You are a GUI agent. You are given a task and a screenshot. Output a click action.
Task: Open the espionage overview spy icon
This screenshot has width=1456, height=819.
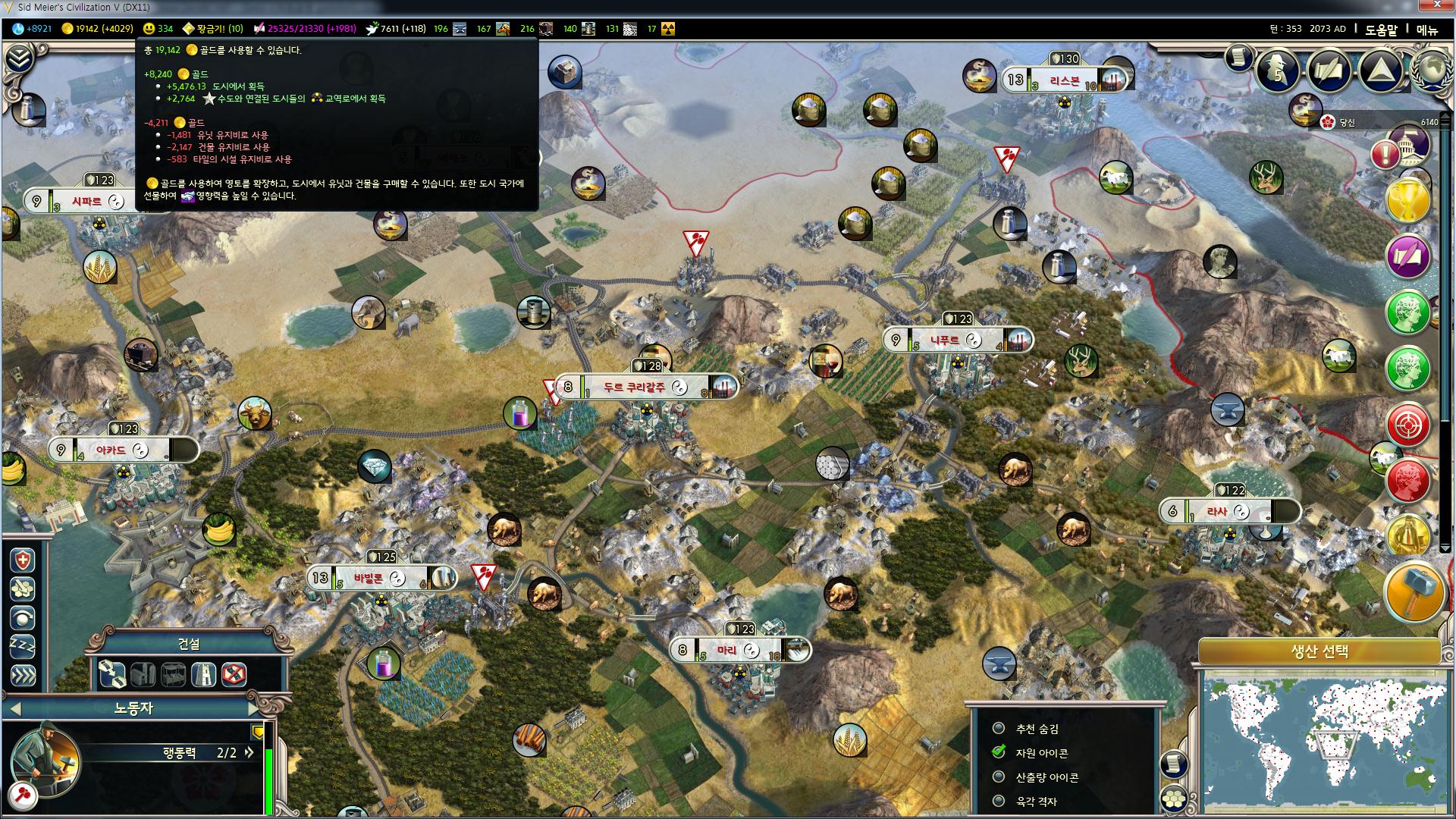pos(1279,71)
